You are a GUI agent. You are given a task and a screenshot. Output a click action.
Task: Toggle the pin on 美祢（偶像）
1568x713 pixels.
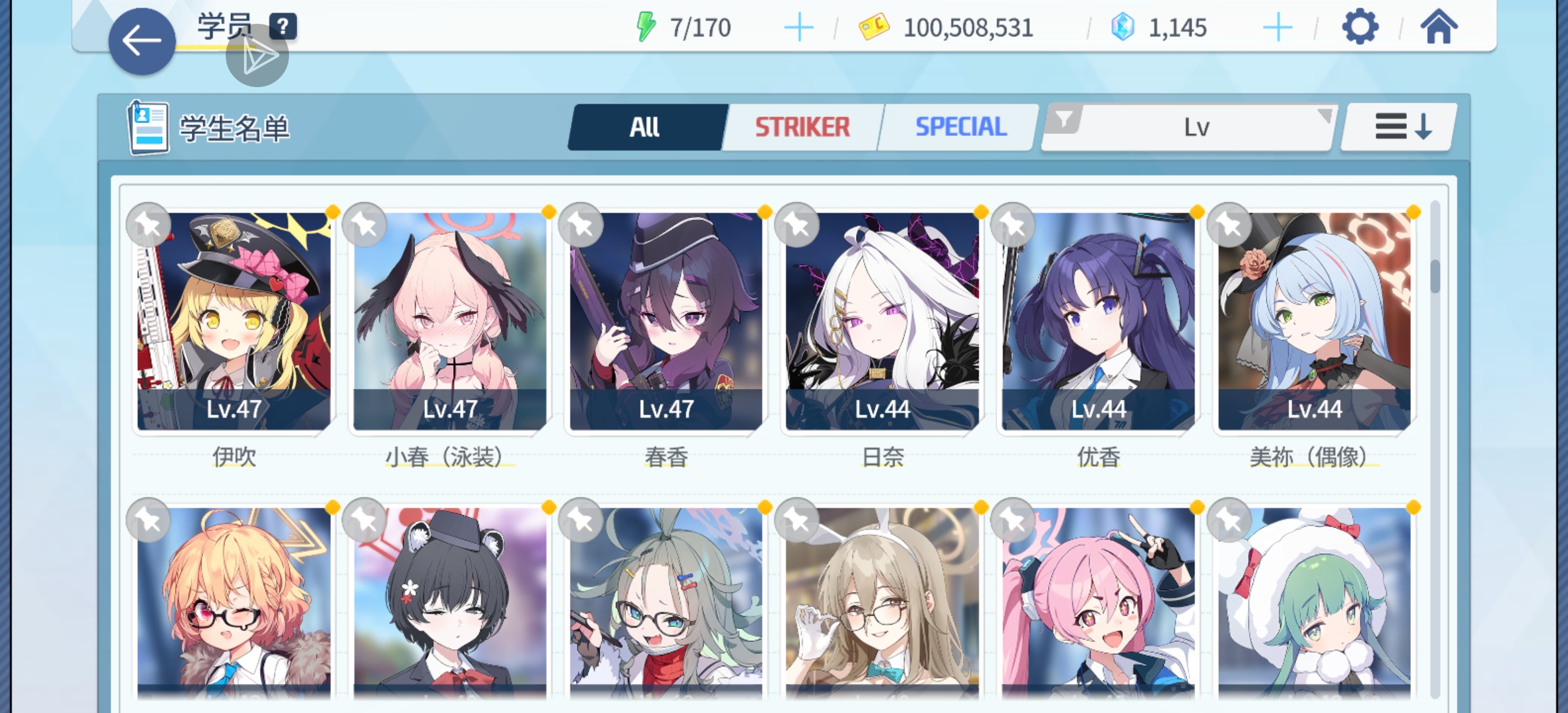click(1229, 225)
